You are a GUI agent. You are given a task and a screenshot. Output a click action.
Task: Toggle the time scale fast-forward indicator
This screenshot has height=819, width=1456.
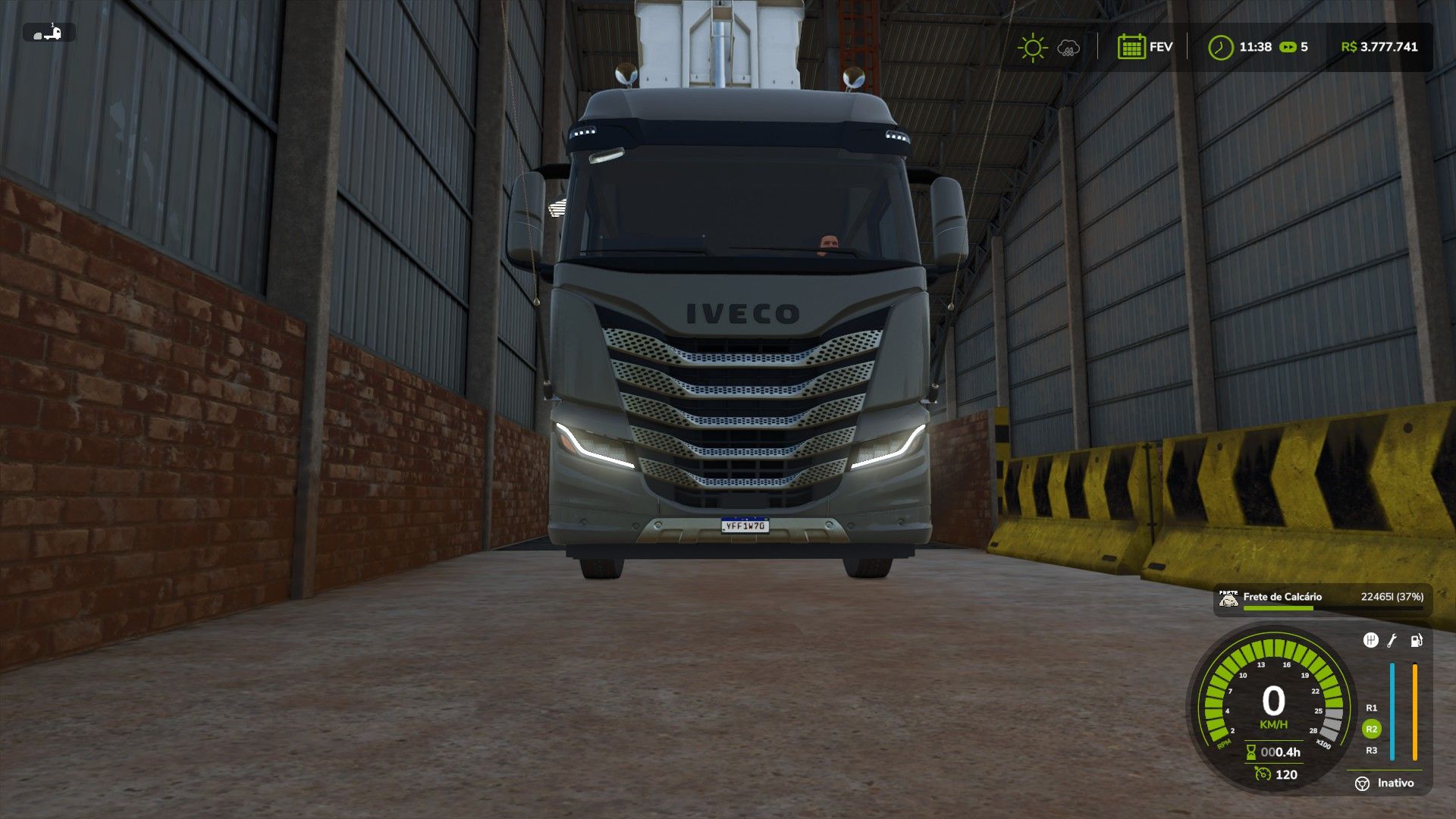(1288, 46)
